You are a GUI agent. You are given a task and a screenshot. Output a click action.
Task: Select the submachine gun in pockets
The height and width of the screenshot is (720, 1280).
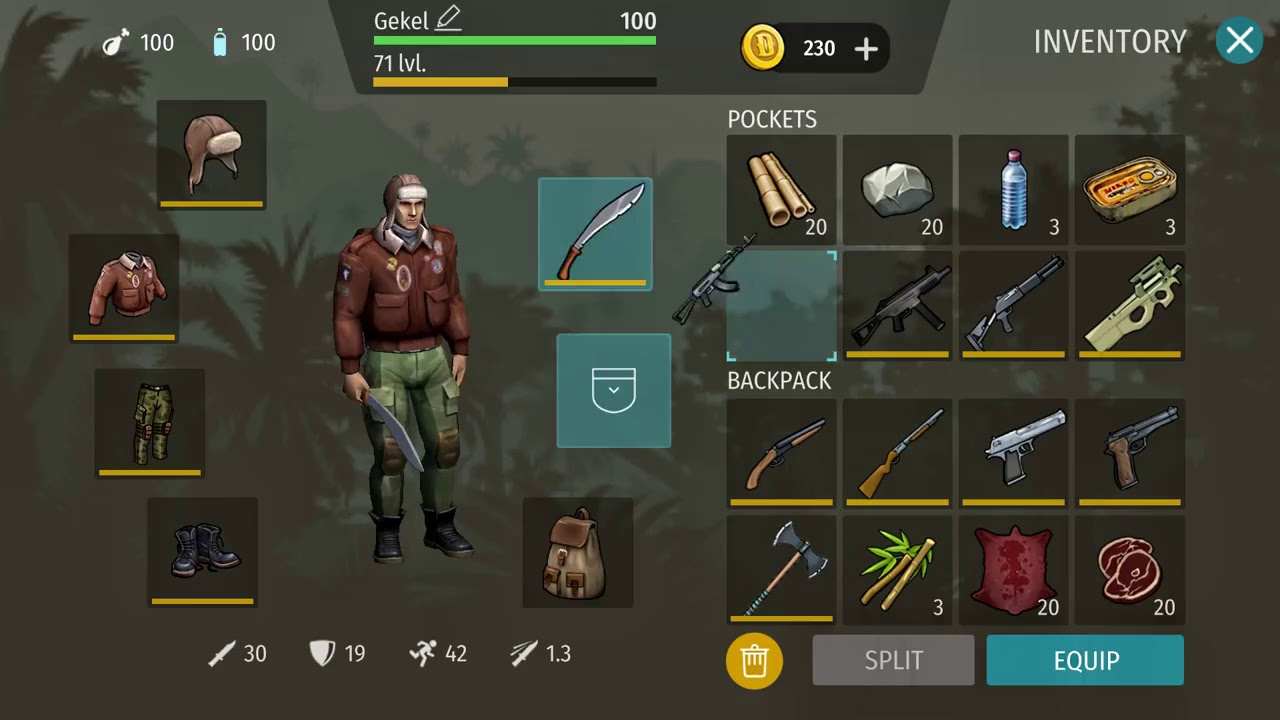click(x=897, y=305)
